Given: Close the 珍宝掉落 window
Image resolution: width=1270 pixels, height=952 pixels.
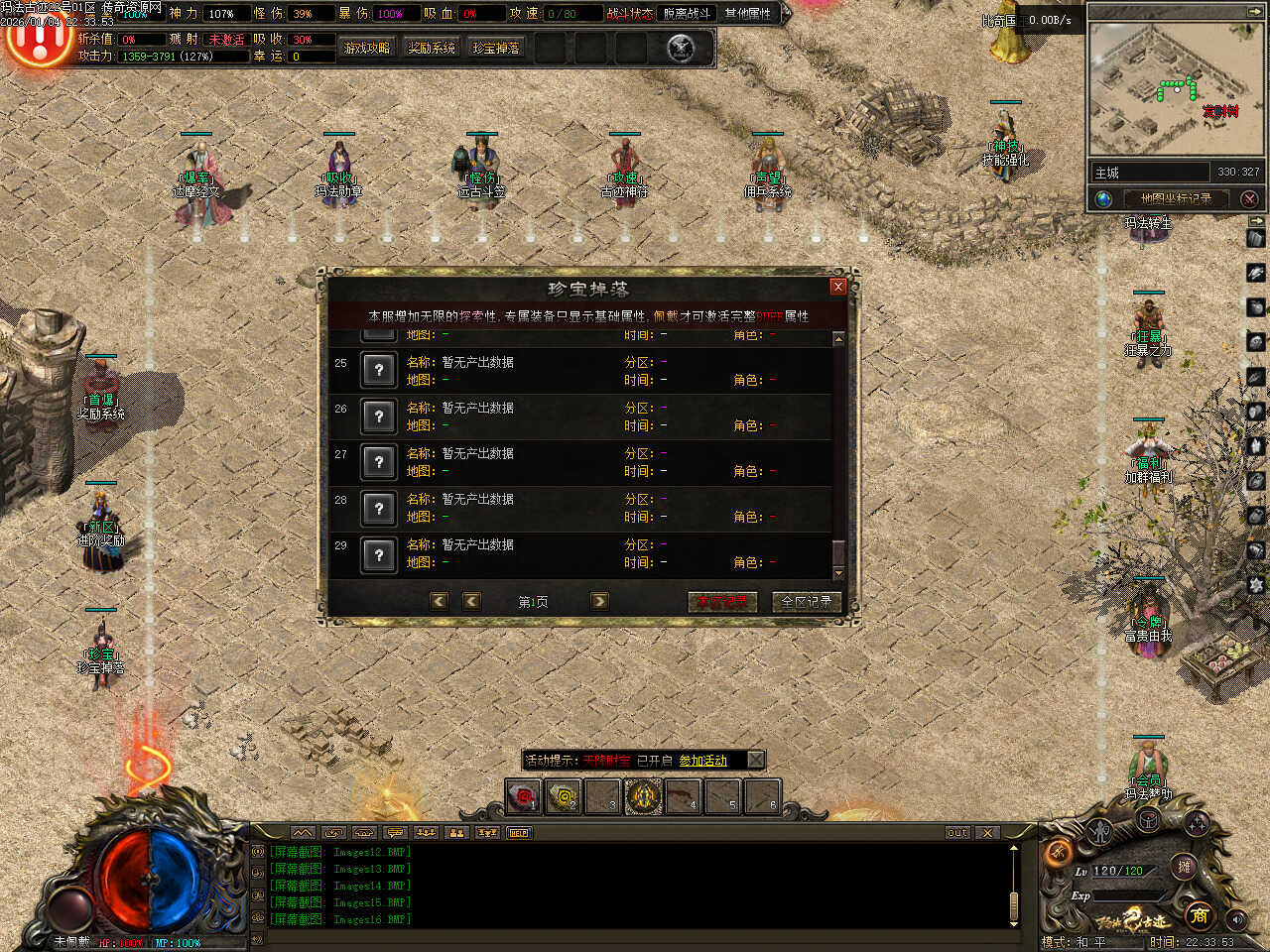Looking at the screenshot, I should 837,287.
